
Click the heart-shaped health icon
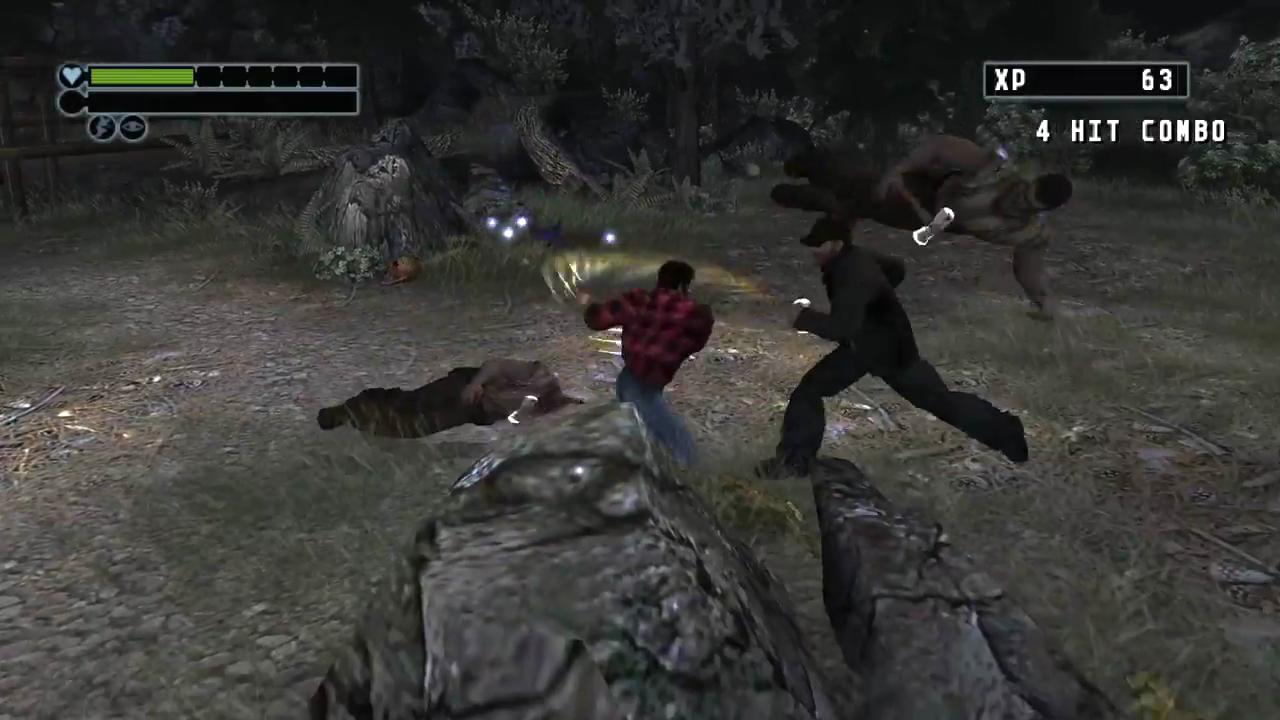72,75
